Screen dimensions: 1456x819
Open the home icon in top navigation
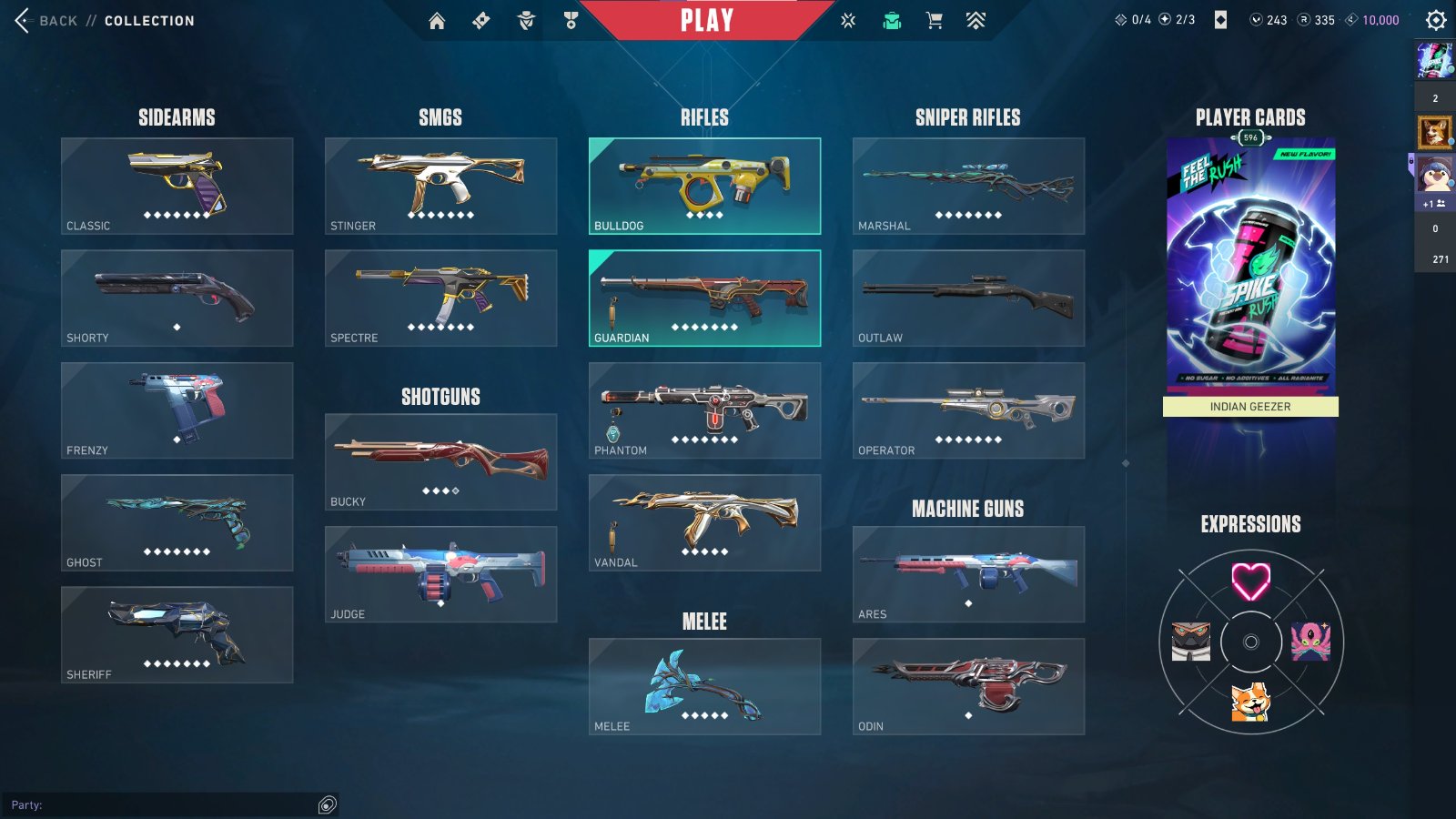(x=437, y=20)
